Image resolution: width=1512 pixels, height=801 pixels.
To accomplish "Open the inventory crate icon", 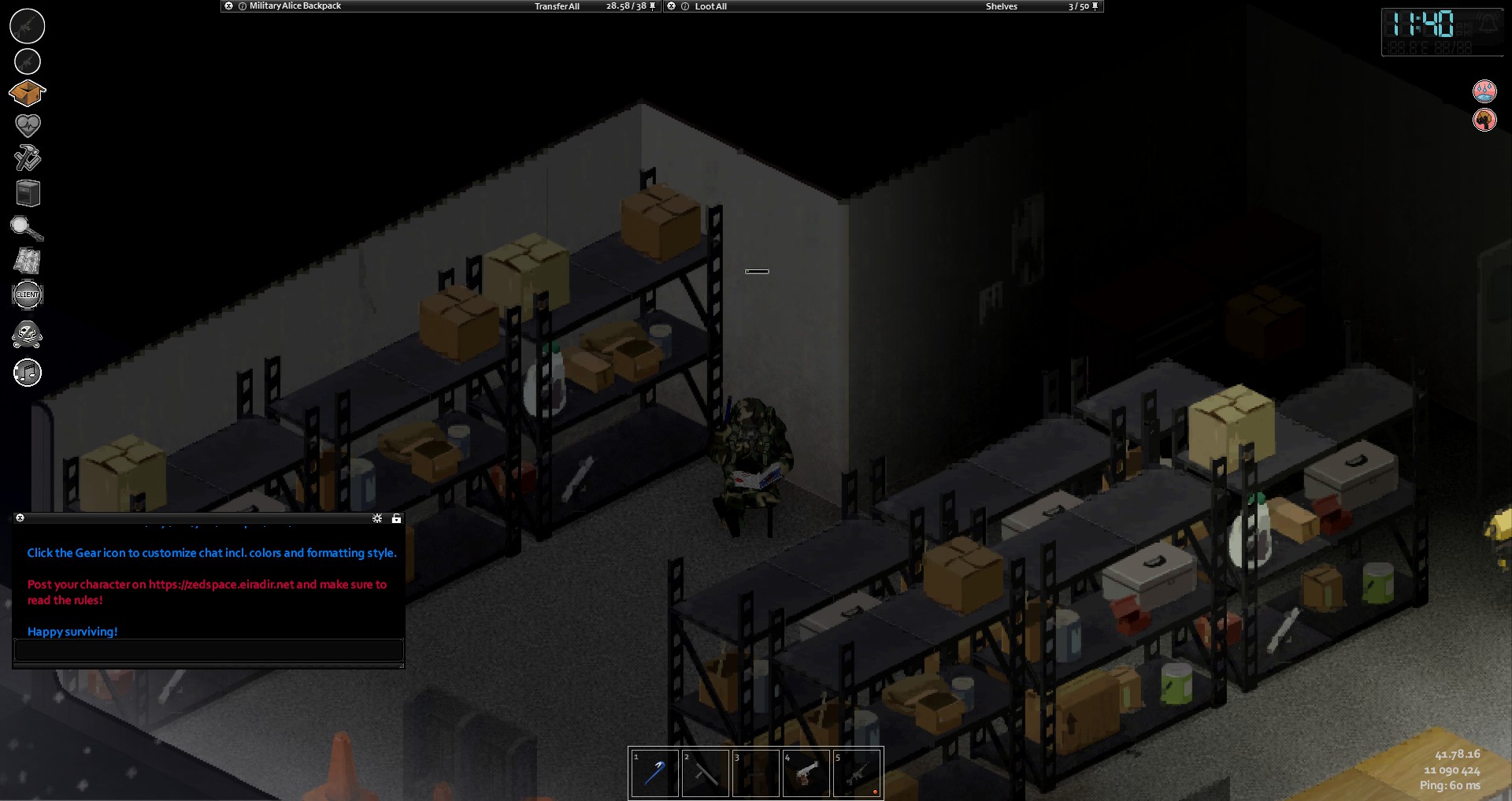I will (28, 94).
